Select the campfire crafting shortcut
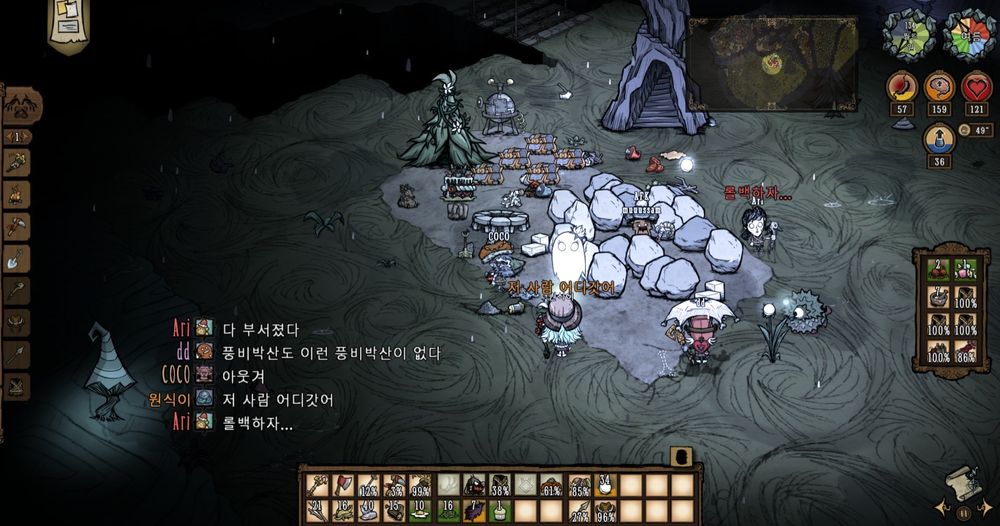 pyautogui.click(x=17, y=193)
